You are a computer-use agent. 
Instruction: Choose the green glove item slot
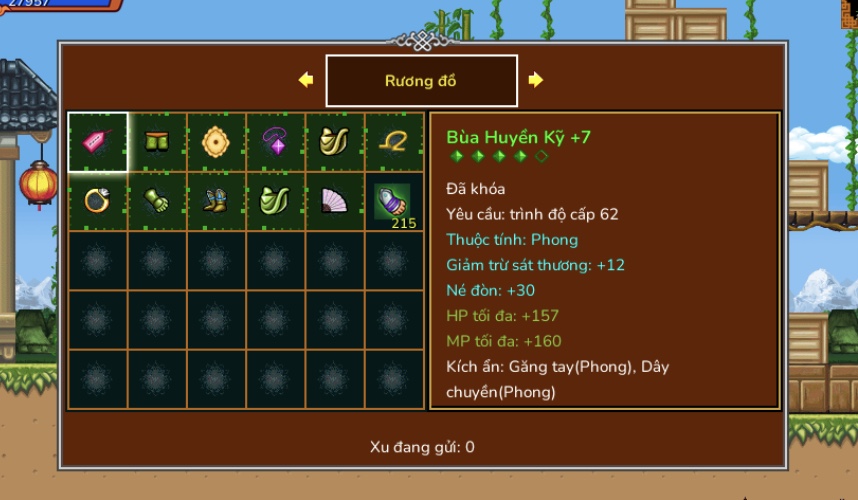(x=157, y=201)
